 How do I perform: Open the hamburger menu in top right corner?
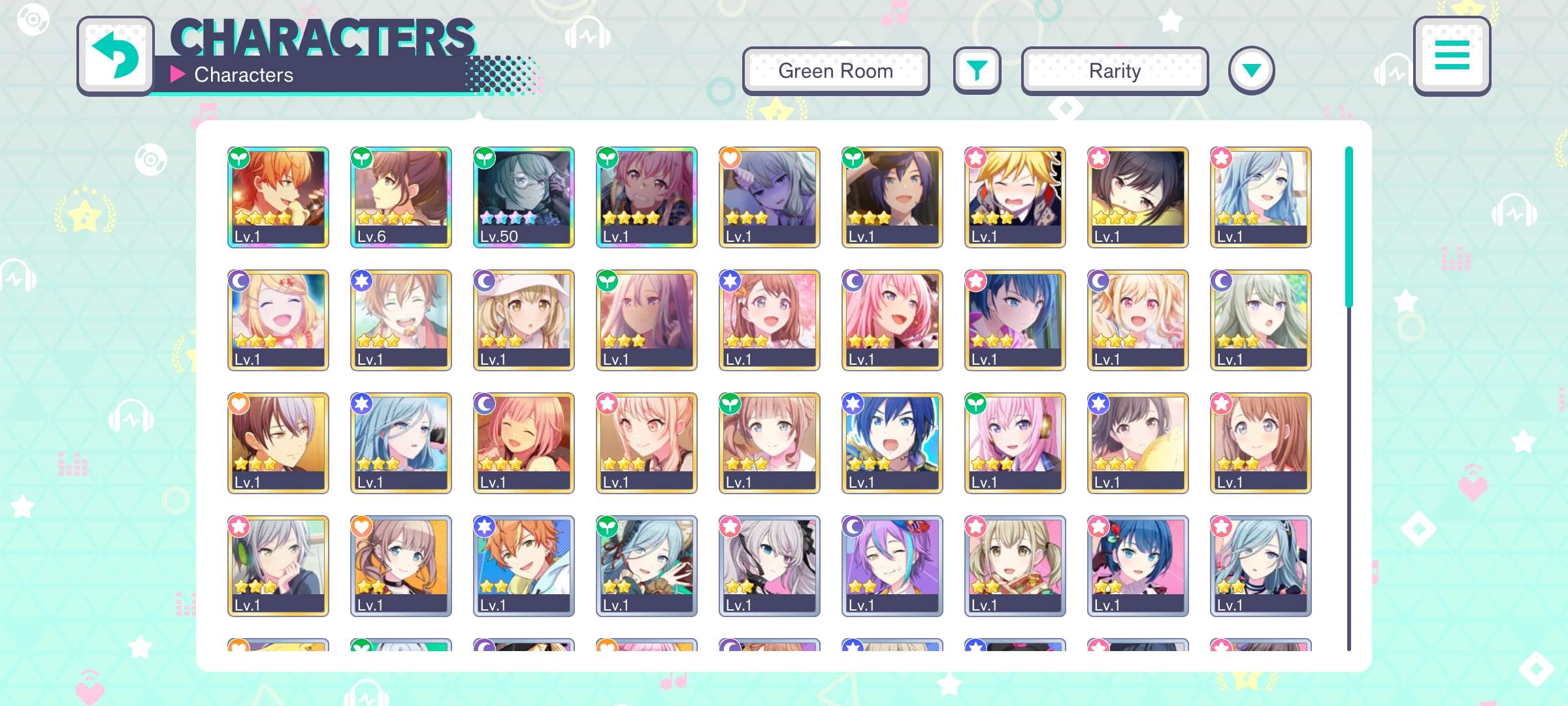(1452, 58)
